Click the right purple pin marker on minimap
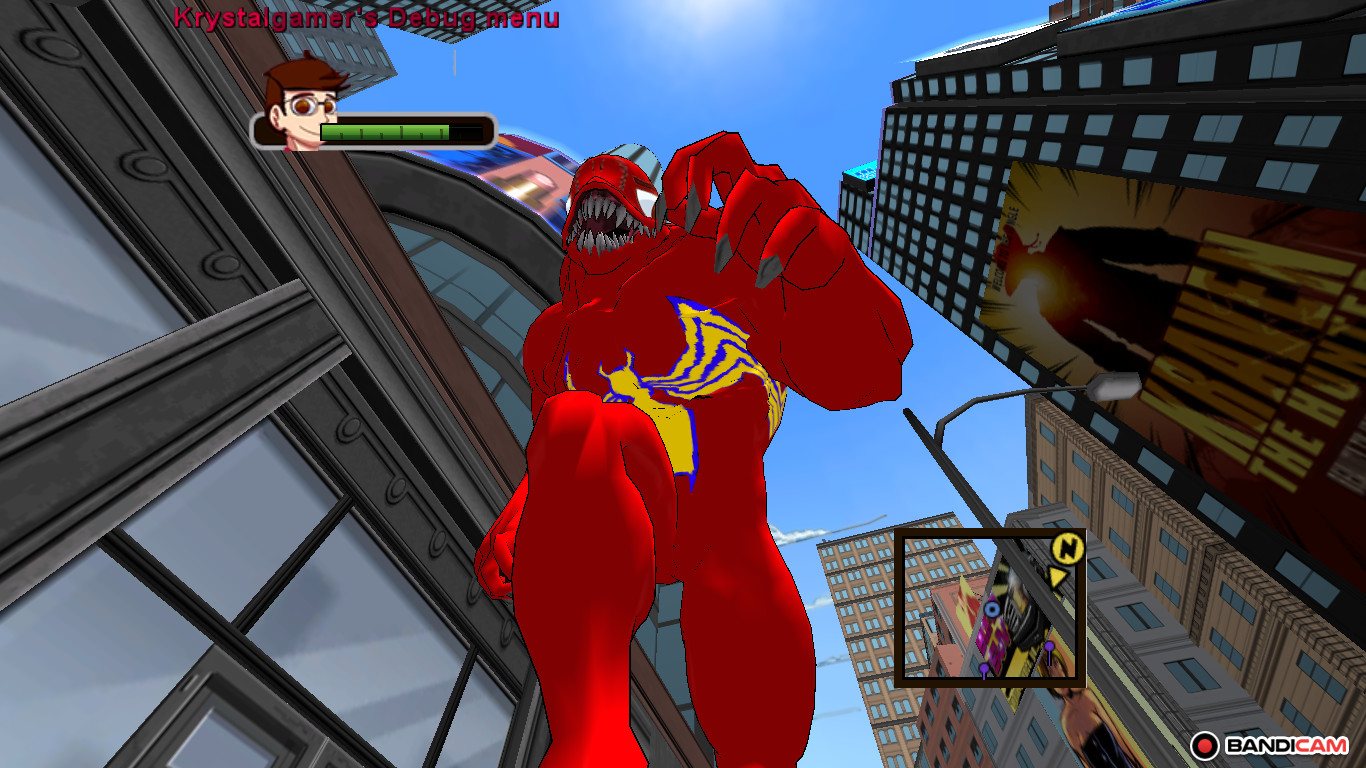This screenshot has height=768, width=1366. click(1049, 646)
